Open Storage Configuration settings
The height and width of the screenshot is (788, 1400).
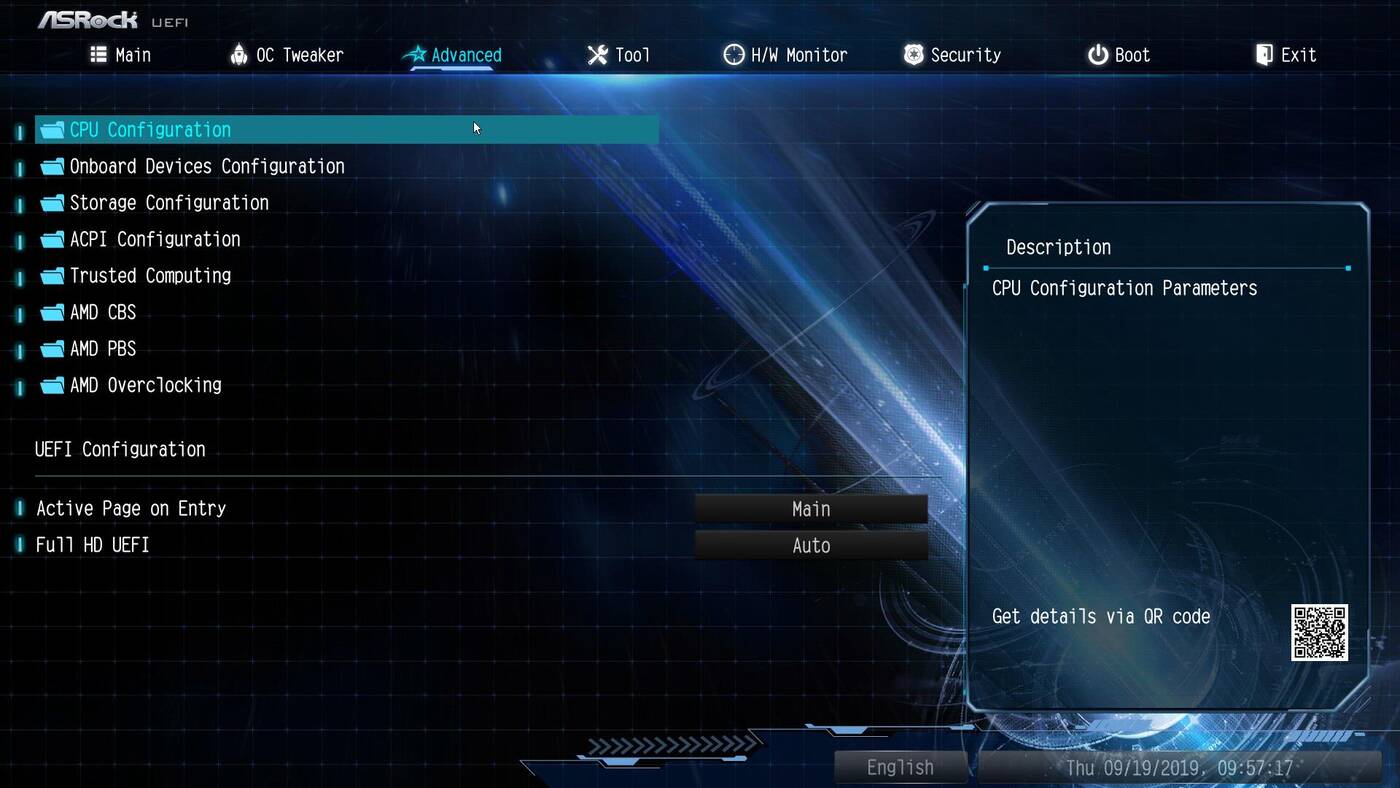168,203
